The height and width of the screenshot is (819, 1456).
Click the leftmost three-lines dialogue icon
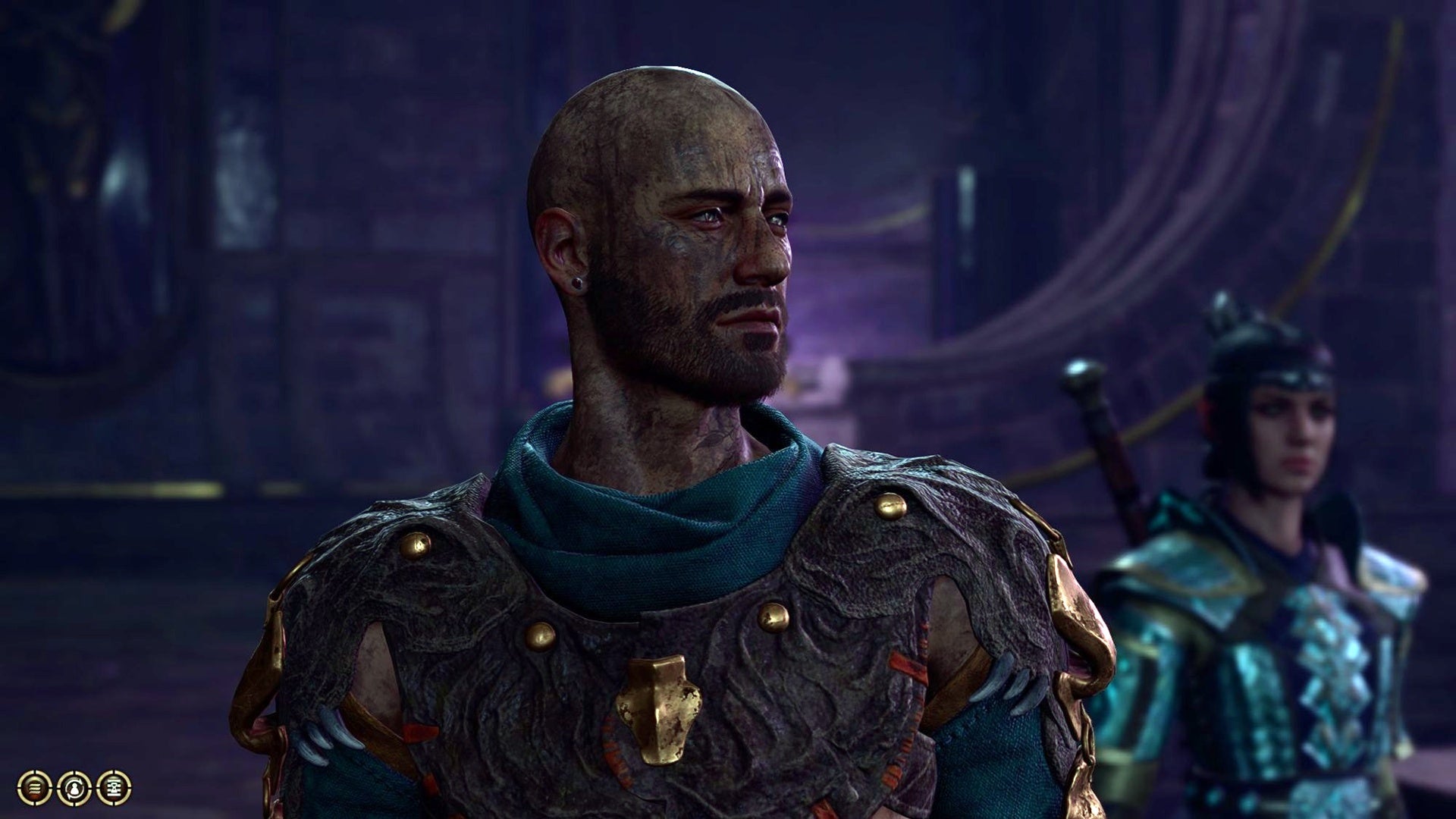(x=34, y=788)
